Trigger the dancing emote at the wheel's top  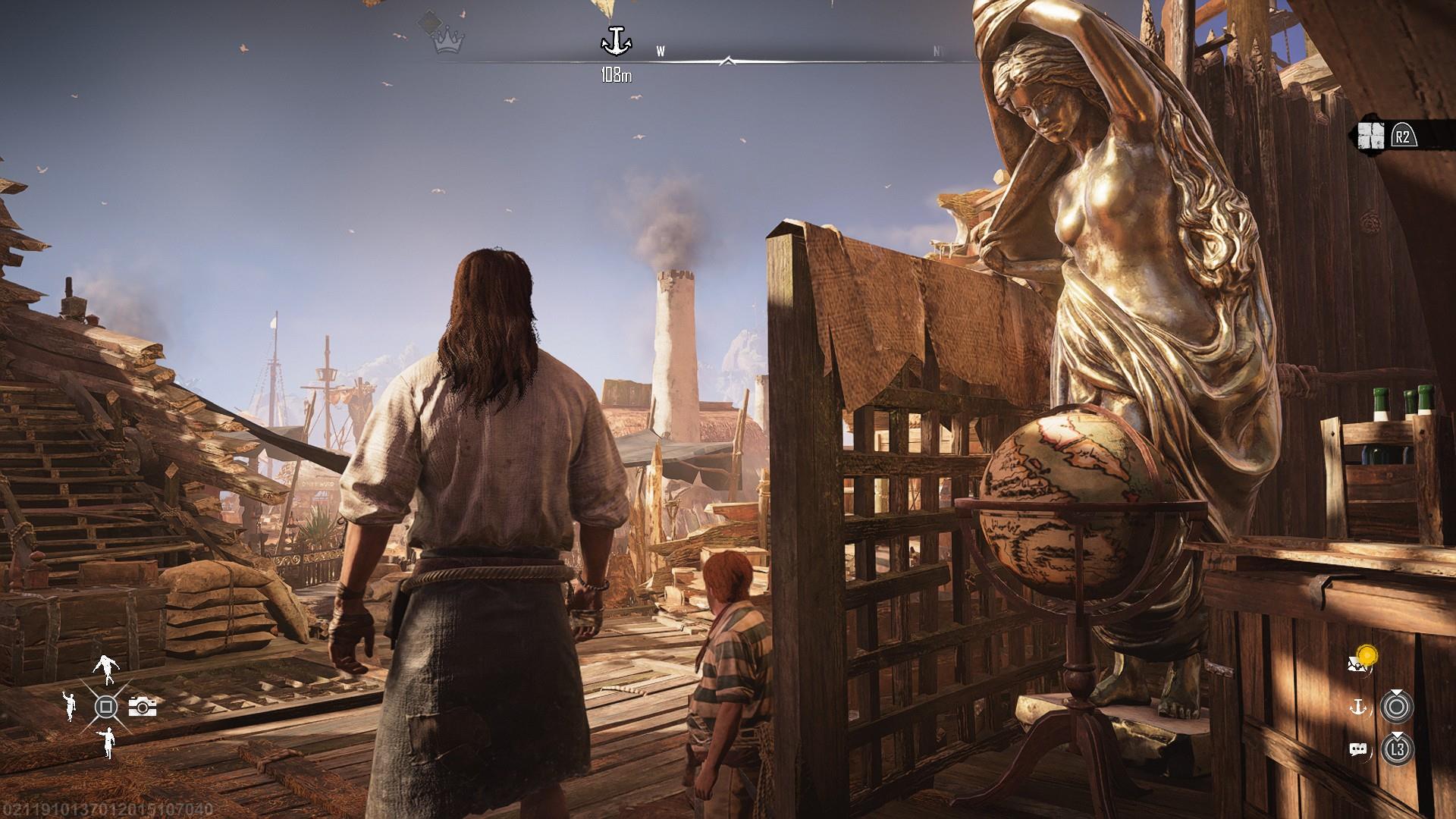pos(106,668)
